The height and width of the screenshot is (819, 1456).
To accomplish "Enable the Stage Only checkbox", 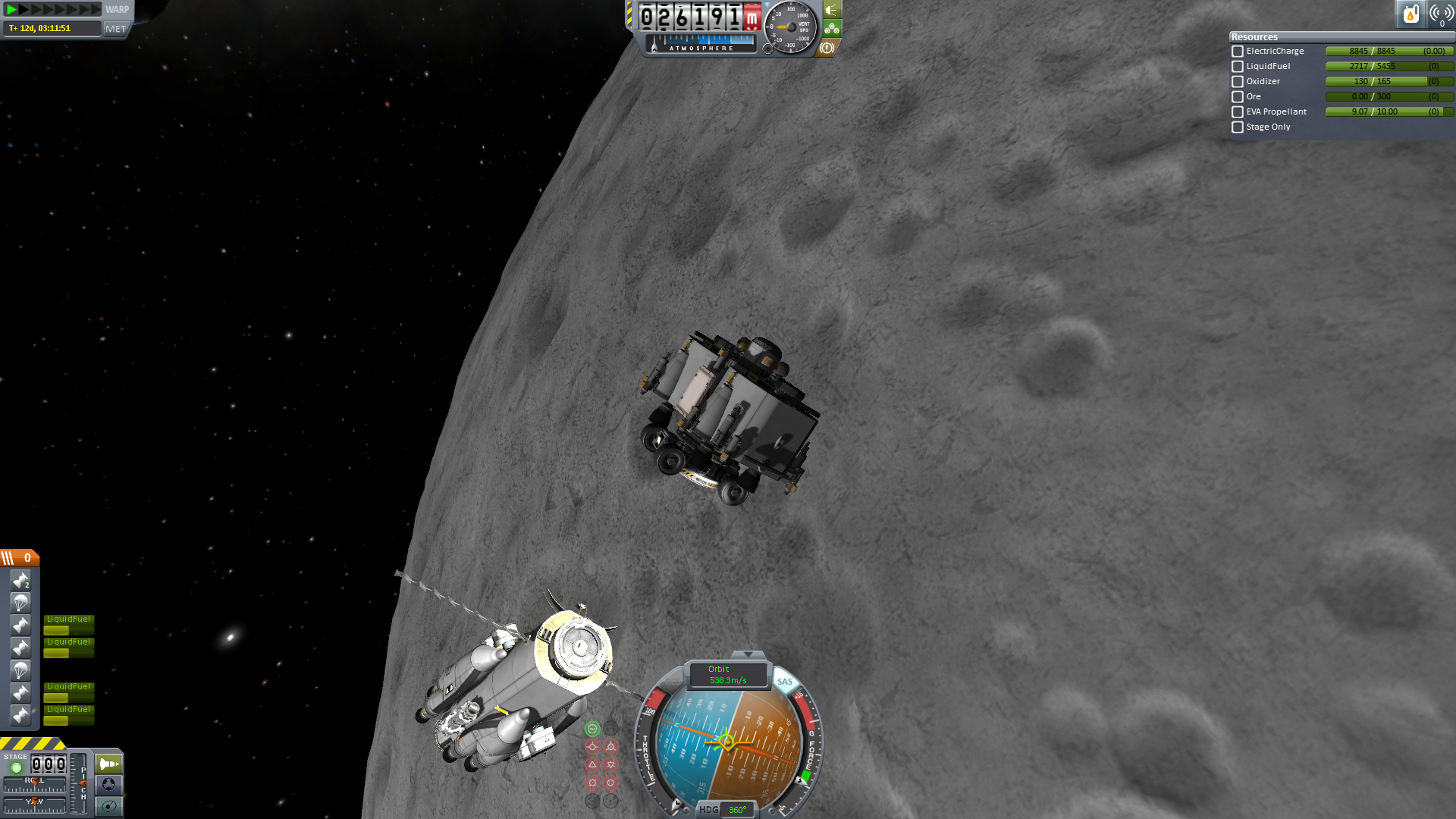I will [x=1238, y=127].
